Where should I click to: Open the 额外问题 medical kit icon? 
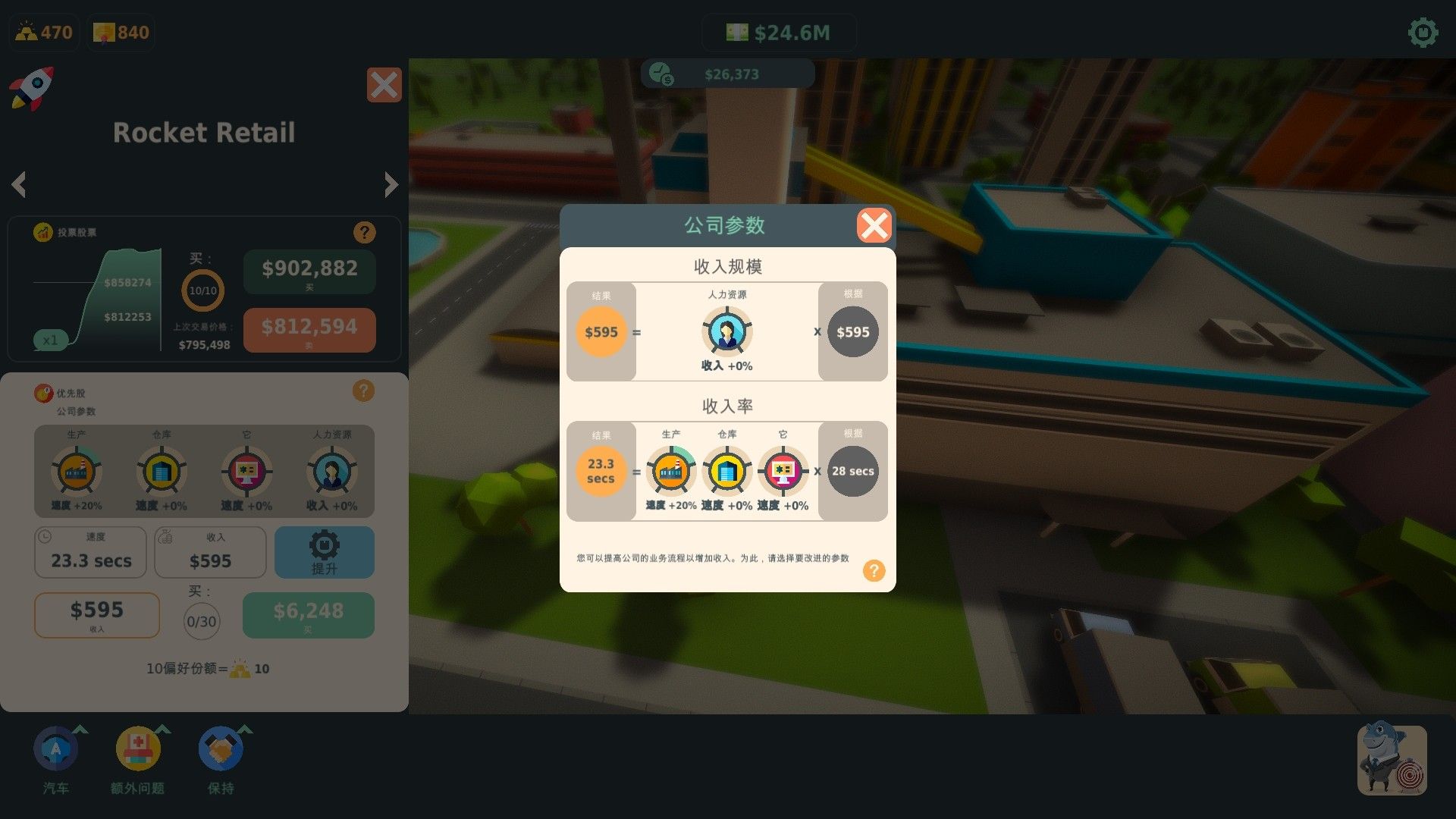pyautogui.click(x=138, y=748)
